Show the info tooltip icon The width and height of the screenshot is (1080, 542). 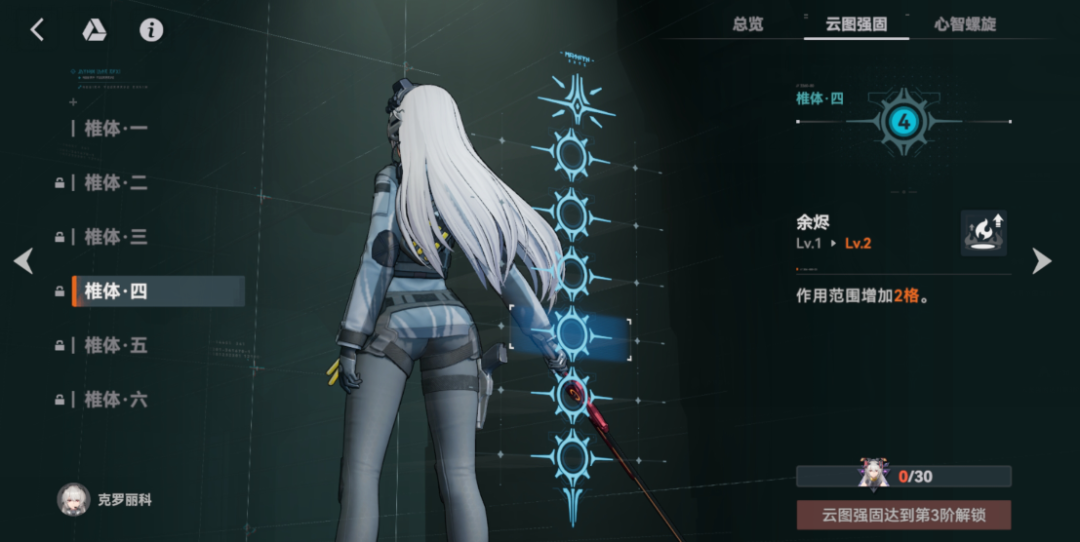tap(151, 30)
